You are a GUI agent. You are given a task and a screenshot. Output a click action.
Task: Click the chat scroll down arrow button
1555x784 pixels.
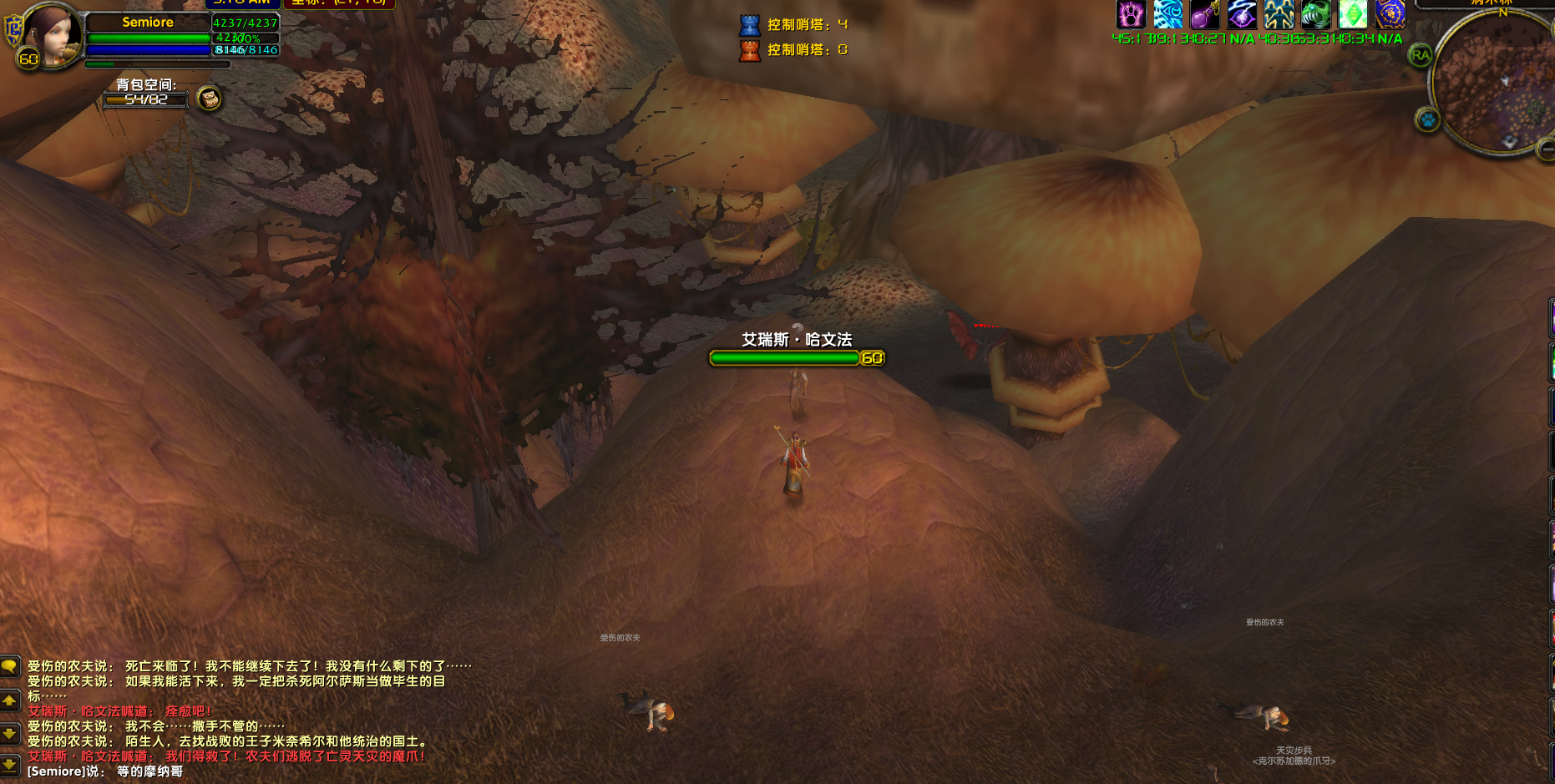tap(9, 733)
